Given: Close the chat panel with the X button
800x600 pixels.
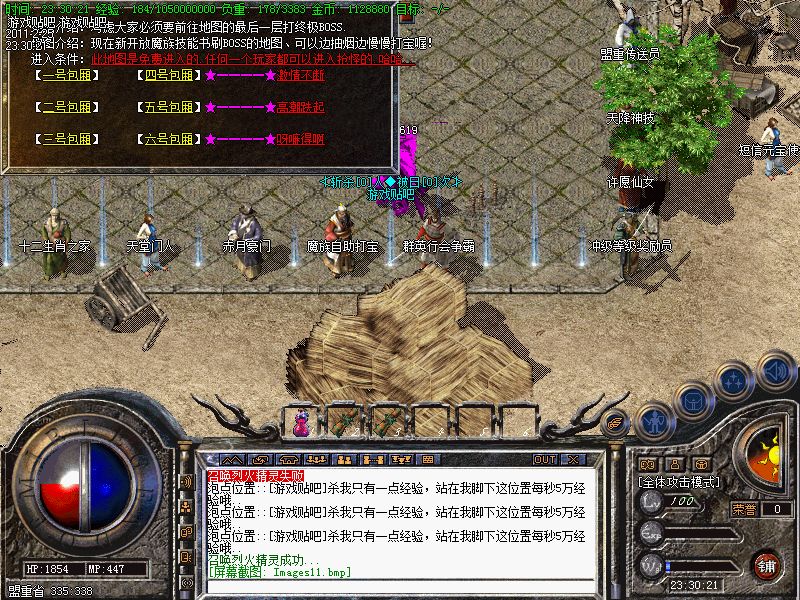Looking at the screenshot, I should point(574,460).
